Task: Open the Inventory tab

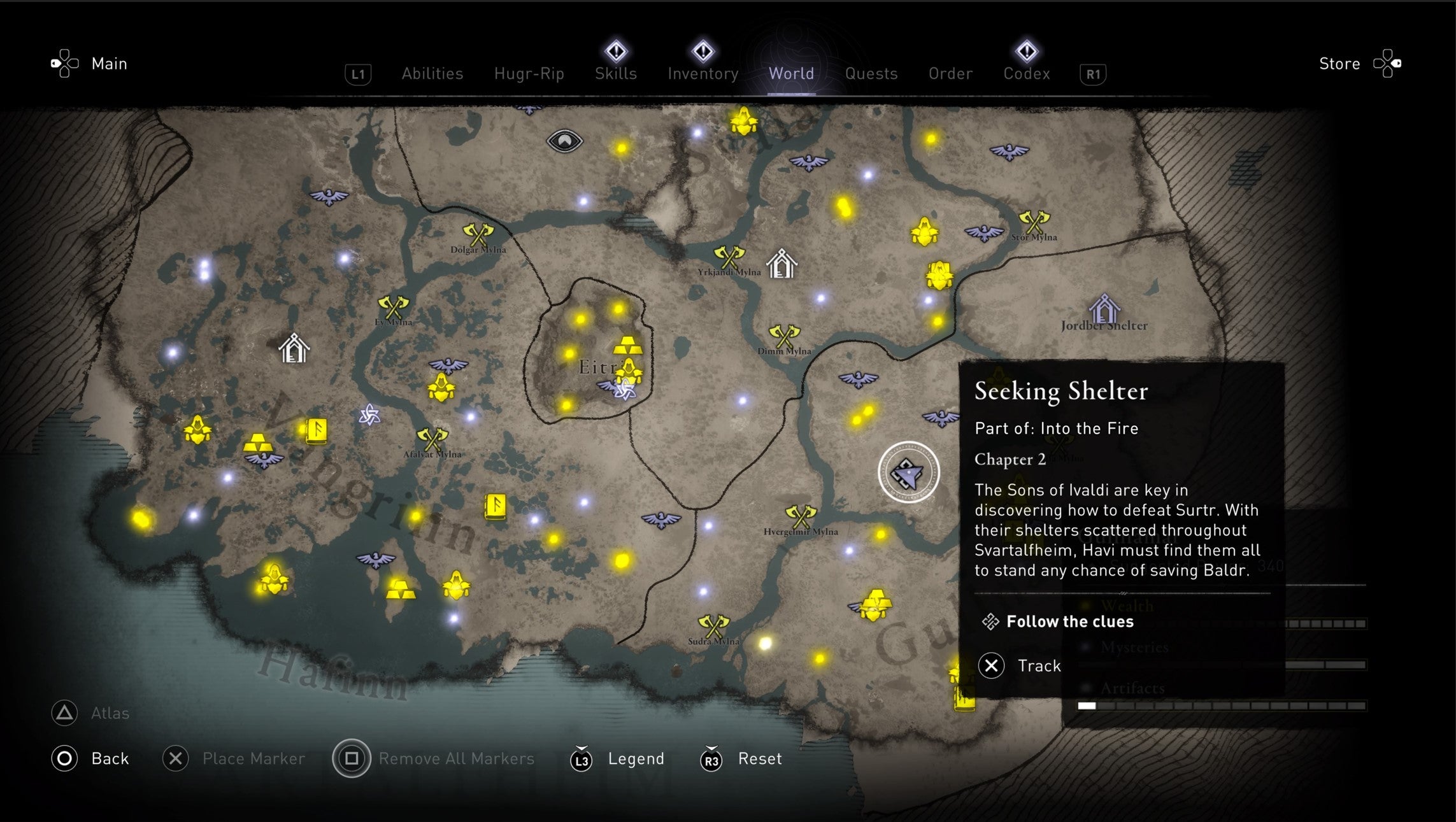Action: (703, 73)
